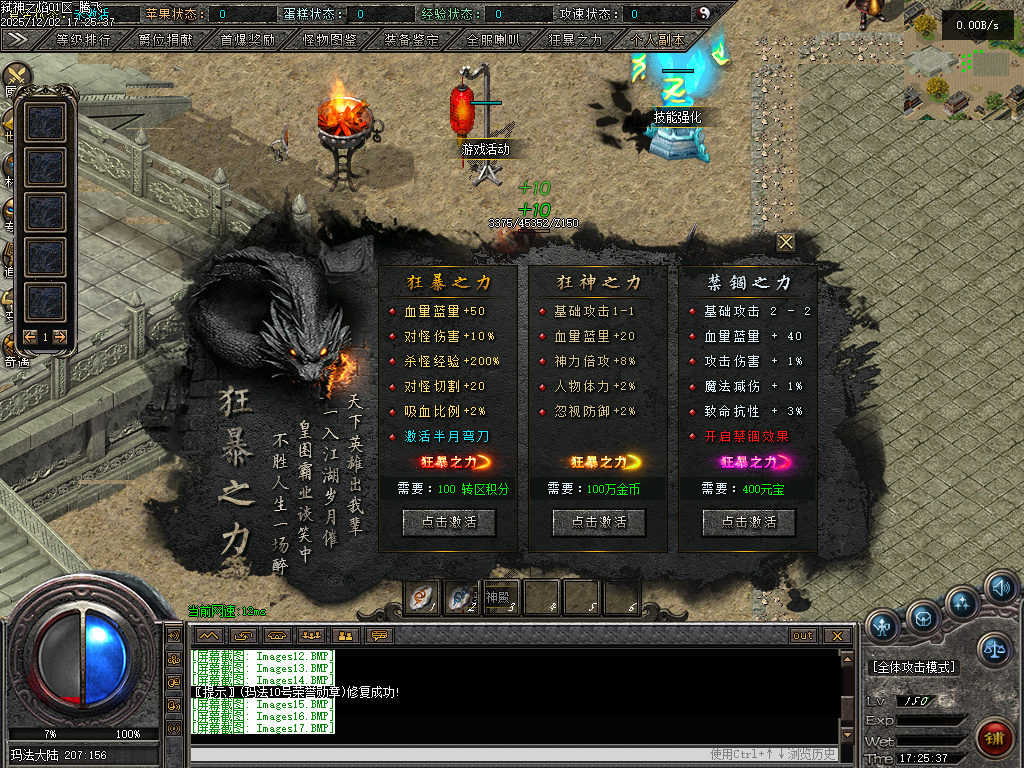The image size is (1024, 768).
Task: Click the chat input field
Action: point(440,754)
